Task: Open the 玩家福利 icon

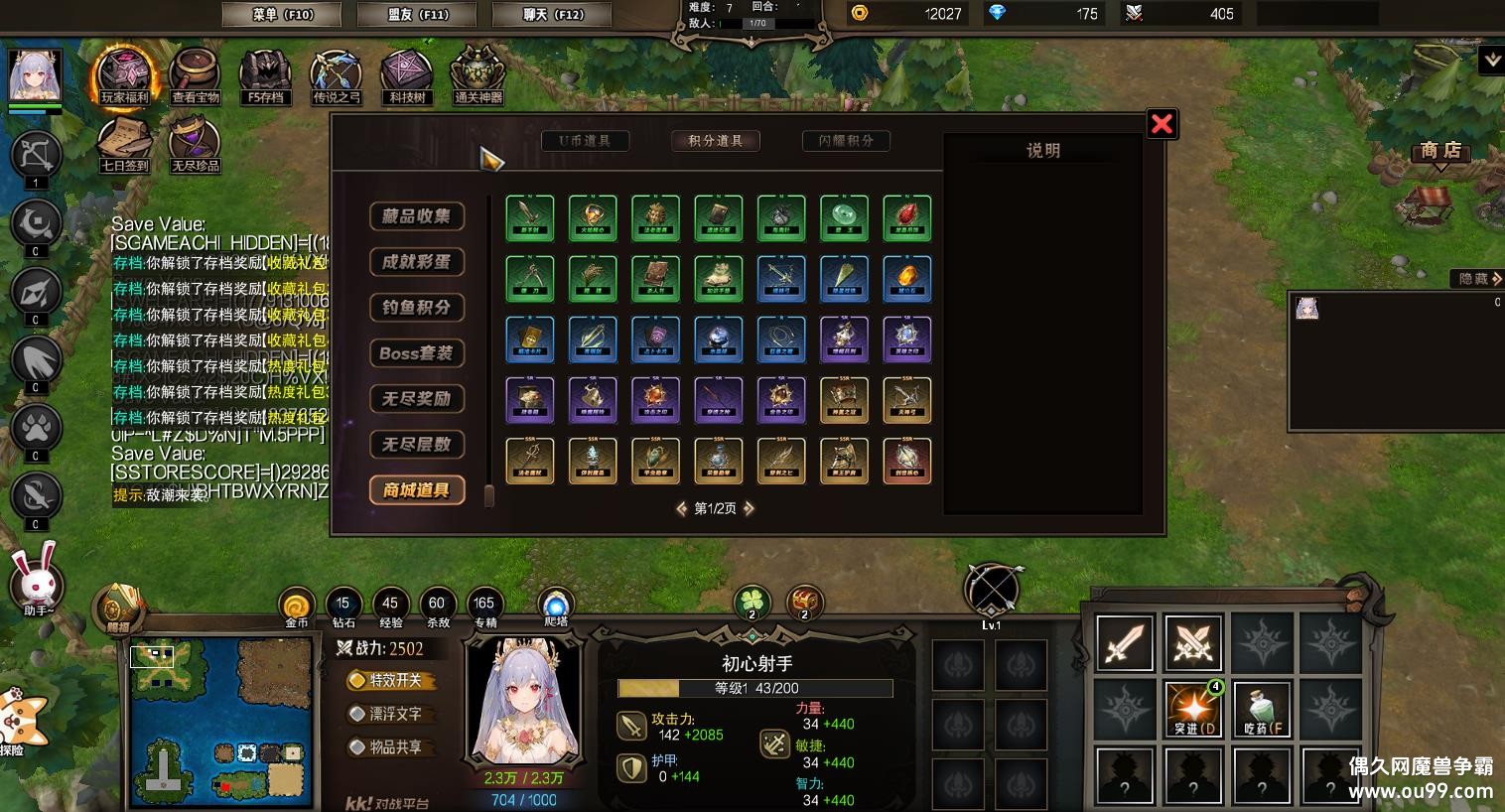Action: point(124,74)
